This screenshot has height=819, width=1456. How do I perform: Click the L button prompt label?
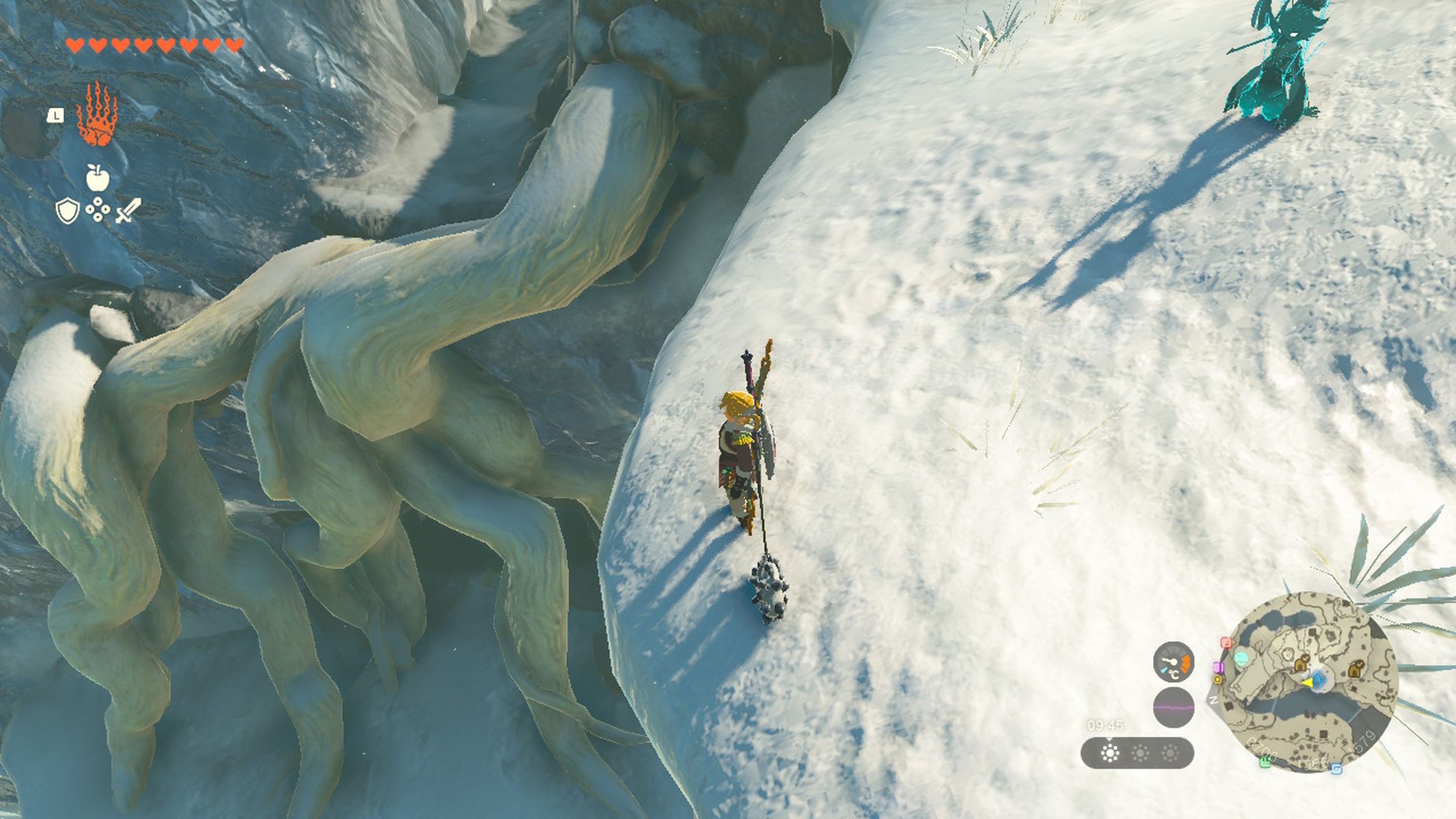(55, 115)
